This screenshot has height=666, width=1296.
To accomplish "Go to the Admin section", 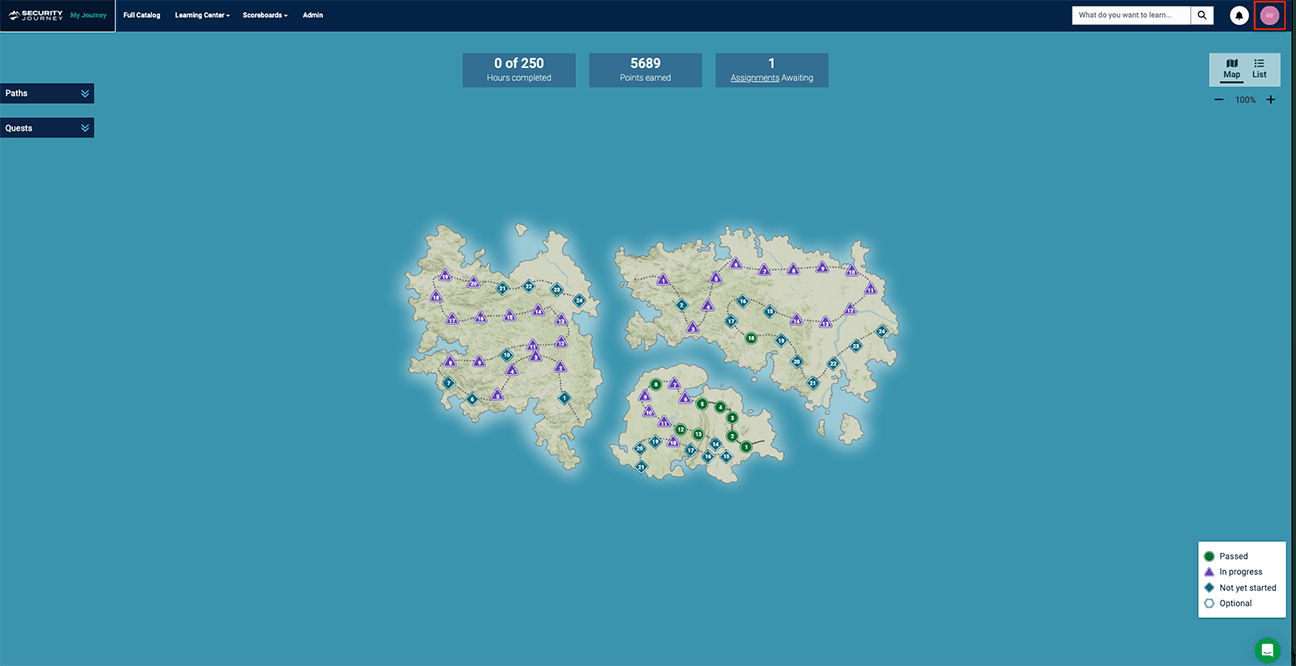I will (x=313, y=15).
